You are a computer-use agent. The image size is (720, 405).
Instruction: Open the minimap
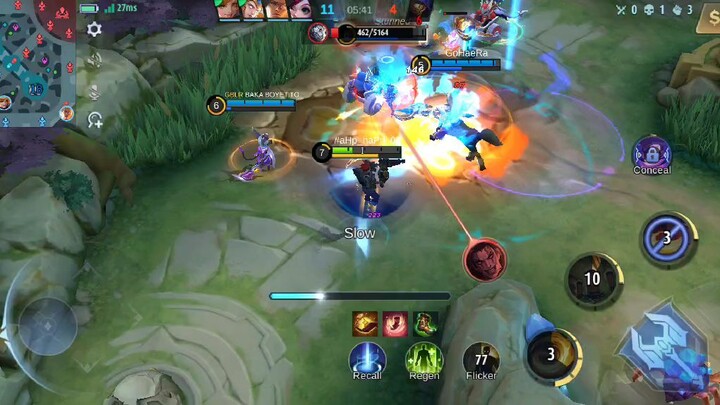pyautogui.click(x=36, y=56)
